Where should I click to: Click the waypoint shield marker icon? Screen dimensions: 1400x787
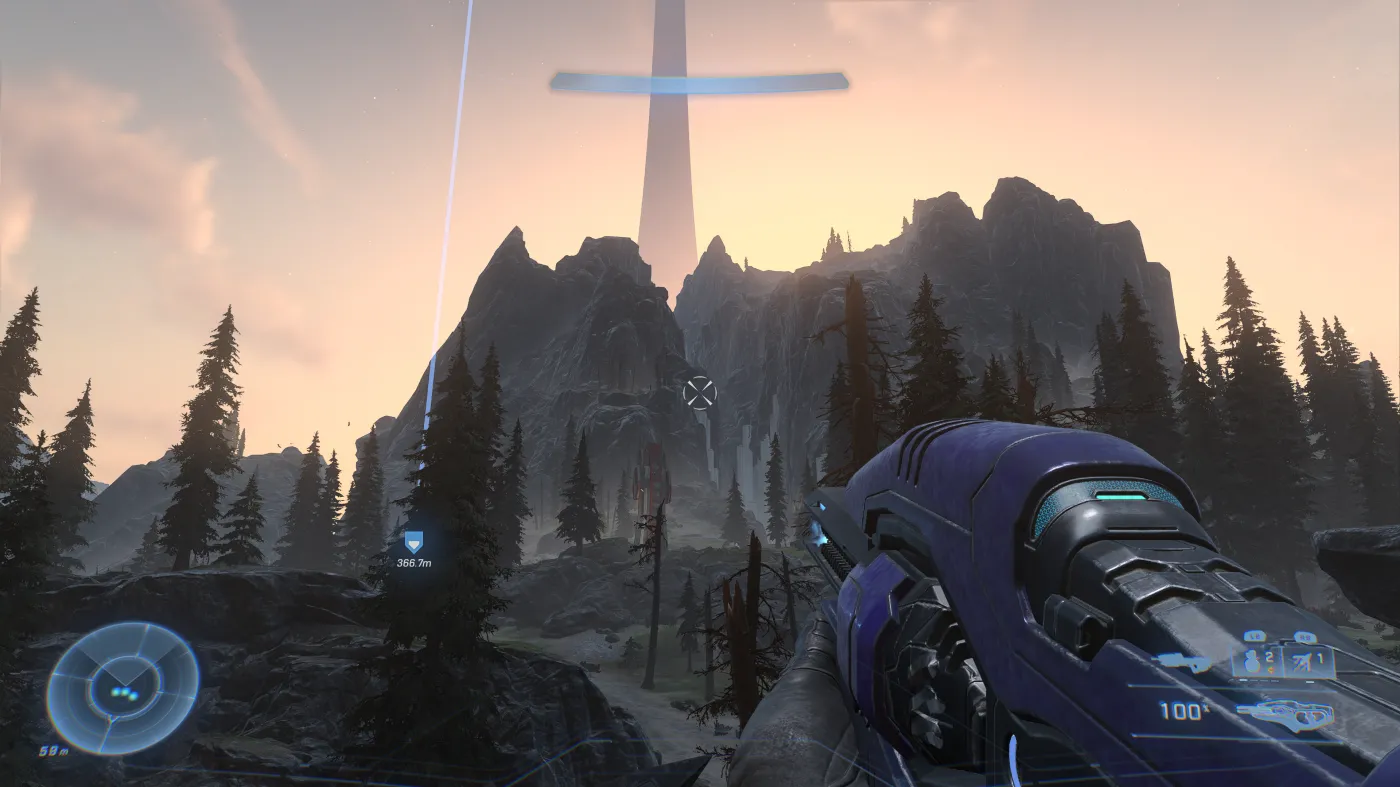point(412,541)
